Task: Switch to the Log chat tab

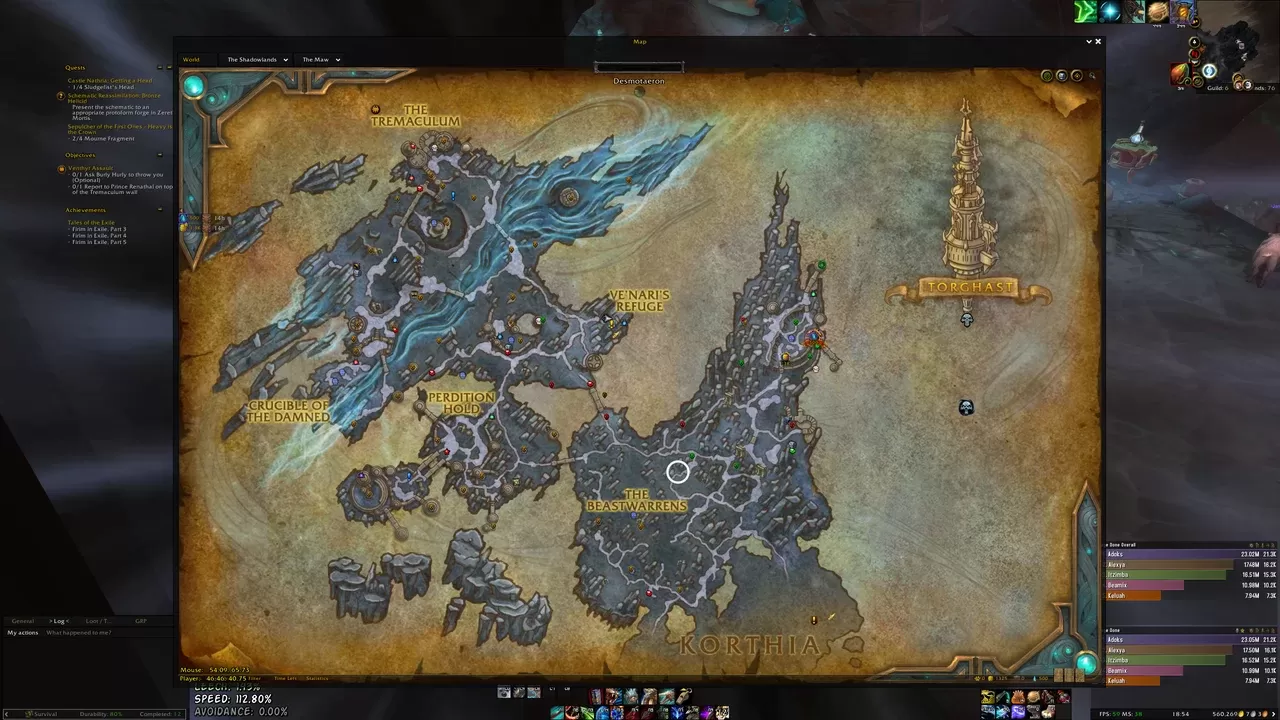Action: [x=58, y=621]
